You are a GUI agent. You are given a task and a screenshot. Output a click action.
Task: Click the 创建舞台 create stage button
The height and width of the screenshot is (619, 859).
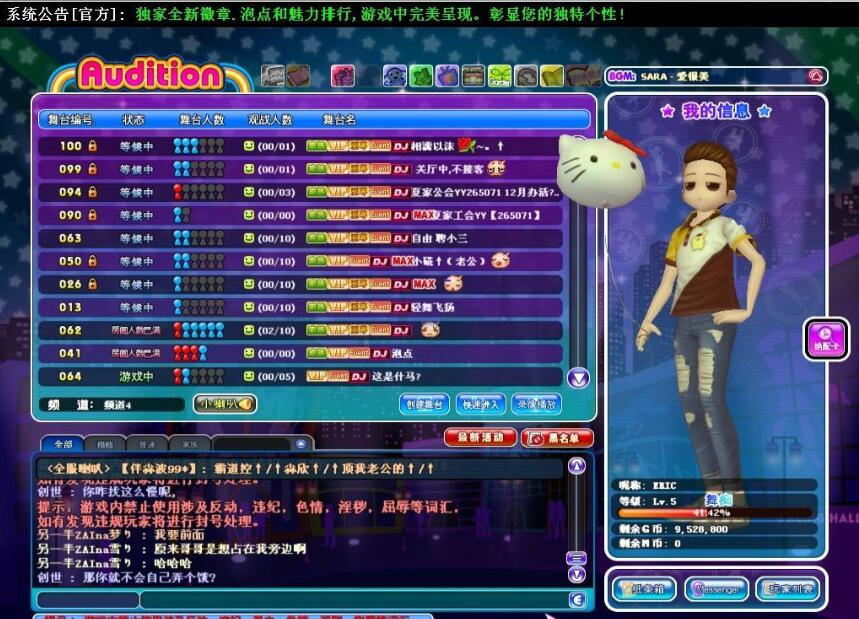click(424, 404)
